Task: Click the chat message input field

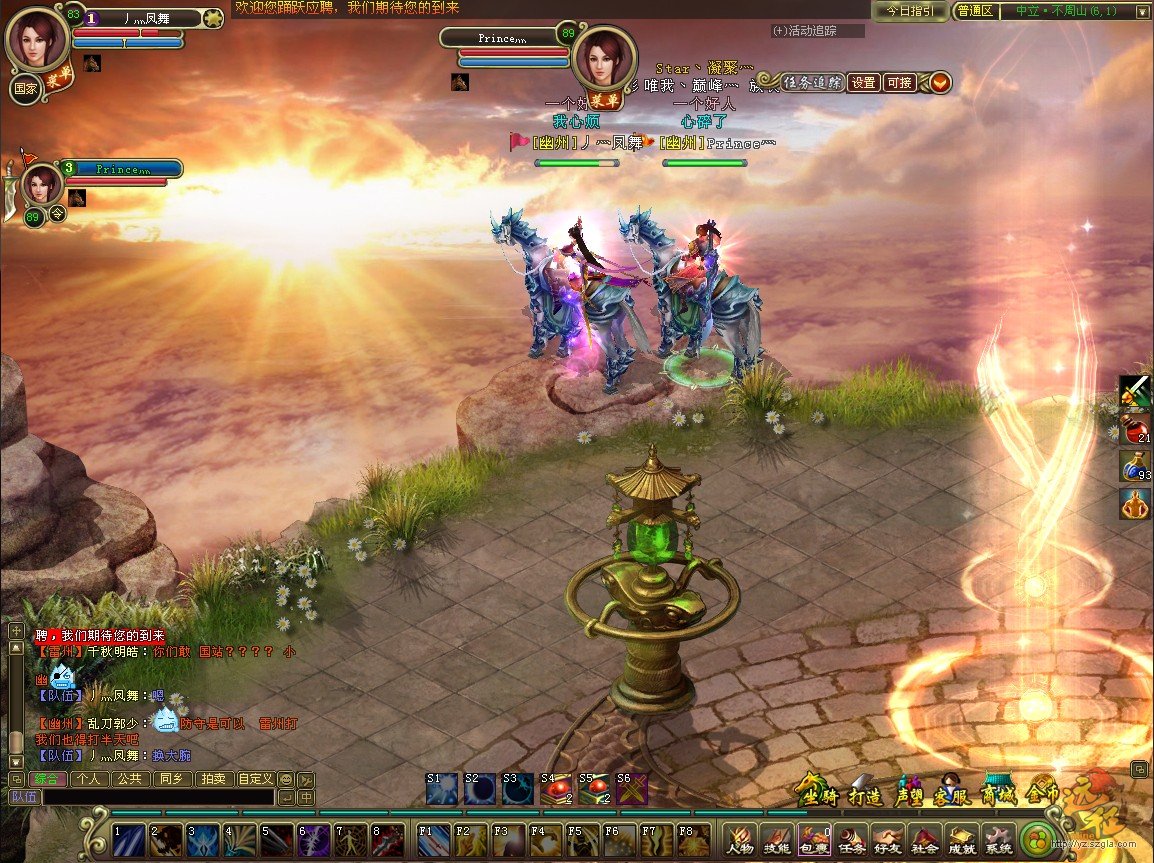Action: 158,798
